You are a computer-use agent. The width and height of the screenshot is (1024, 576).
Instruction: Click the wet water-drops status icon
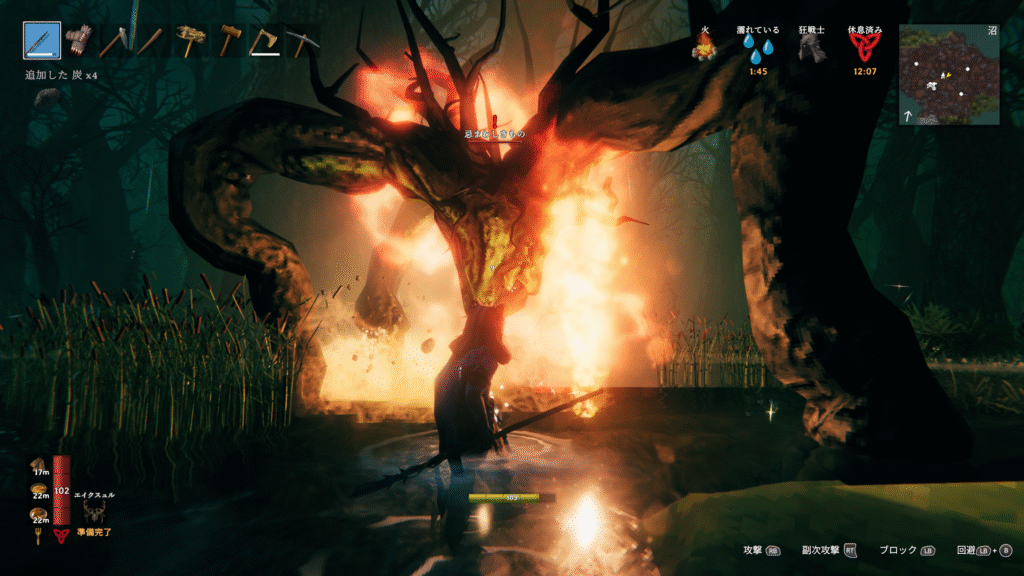point(758,50)
